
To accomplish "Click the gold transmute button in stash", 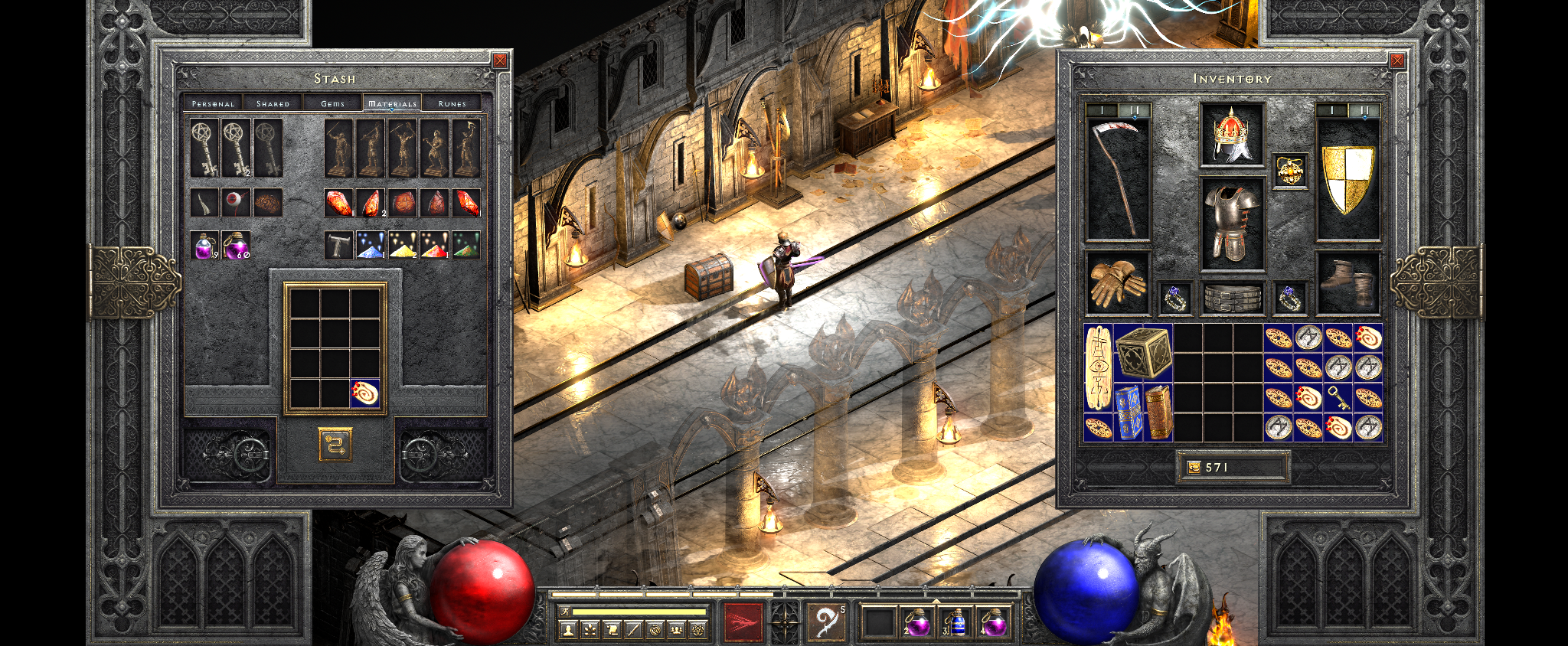I will click(x=335, y=444).
